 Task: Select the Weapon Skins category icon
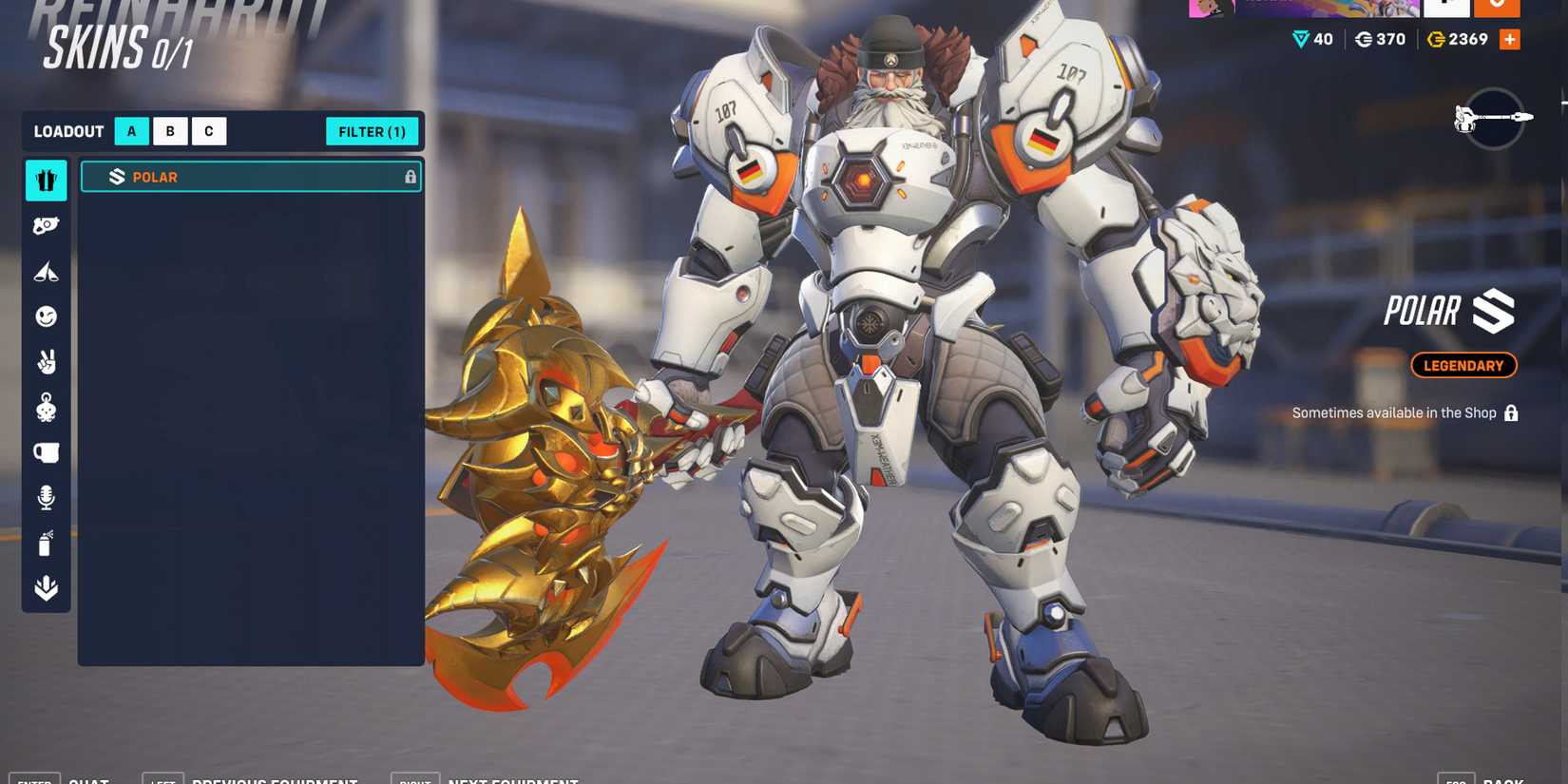(45, 225)
